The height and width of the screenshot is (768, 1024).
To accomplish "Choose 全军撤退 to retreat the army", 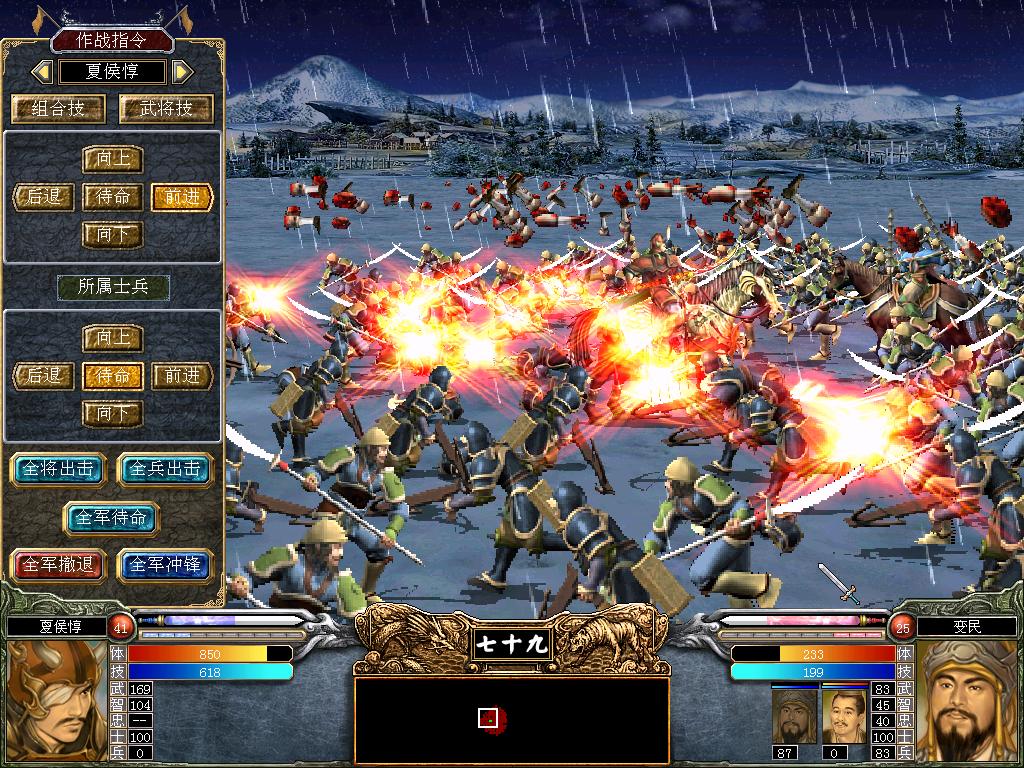I will [x=58, y=565].
